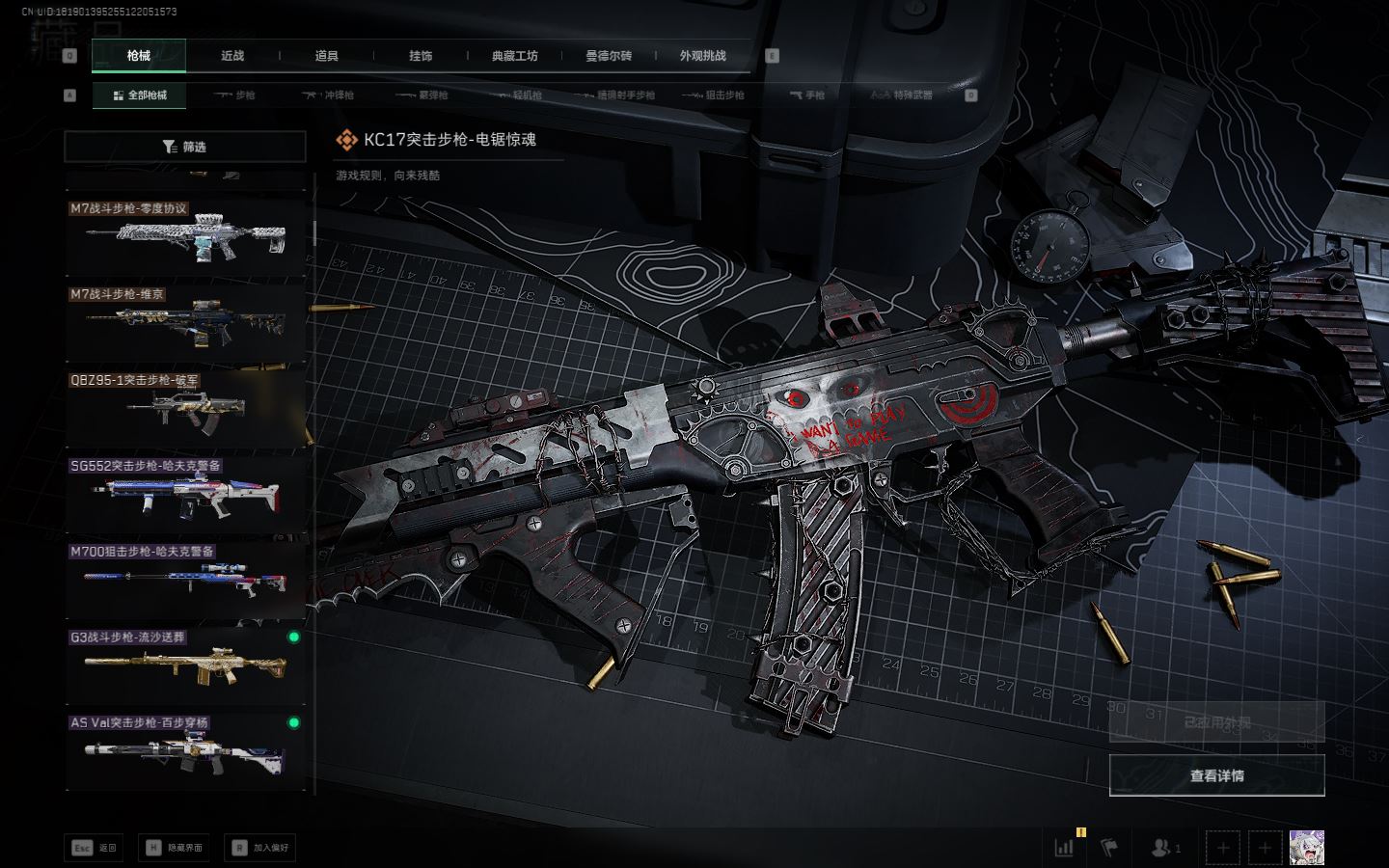This screenshot has width=1389, height=868.
Task: Select the 手枪 pistol category
Action: (807, 95)
